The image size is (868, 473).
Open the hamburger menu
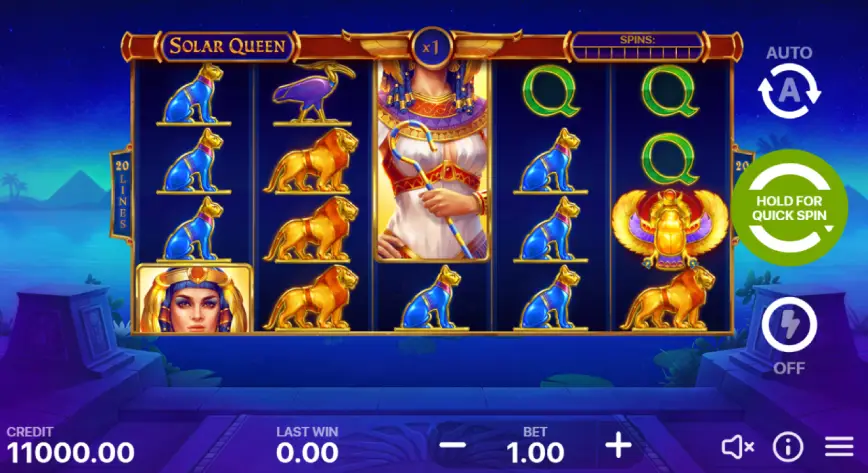tap(839, 446)
